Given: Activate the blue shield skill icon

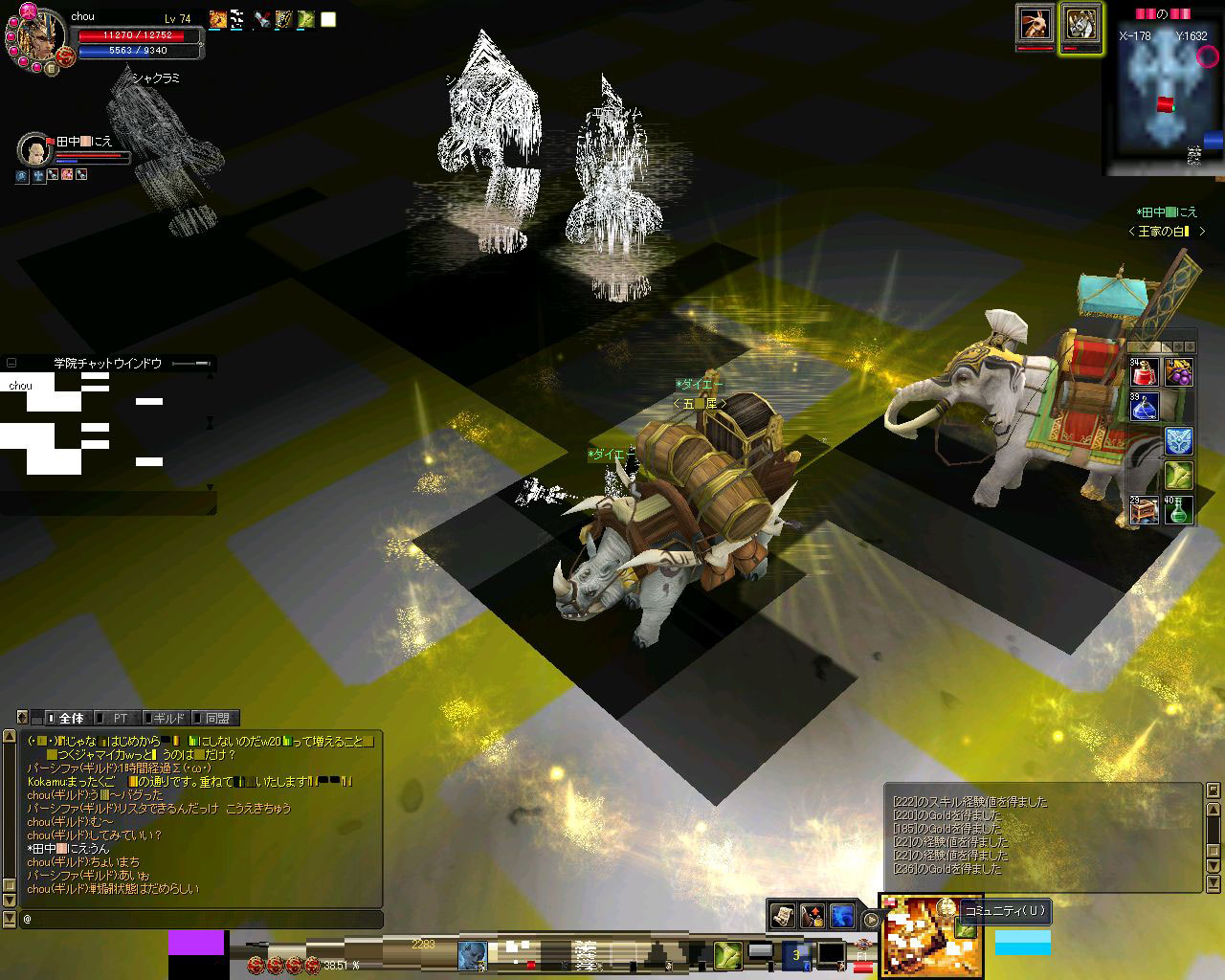Looking at the screenshot, I should click(x=1178, y=440).
